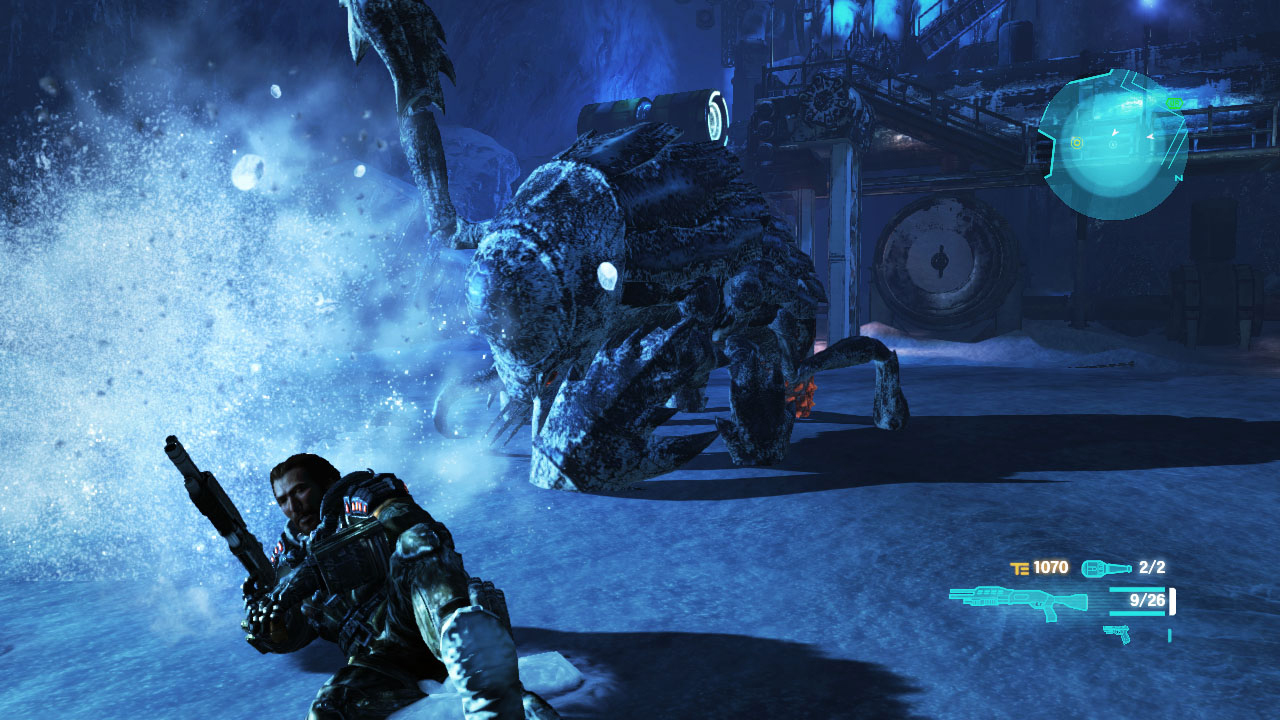Screen dimensions: 1280x720
Task: Select the shotgun weapon icon
Action: coord(1018,602)
